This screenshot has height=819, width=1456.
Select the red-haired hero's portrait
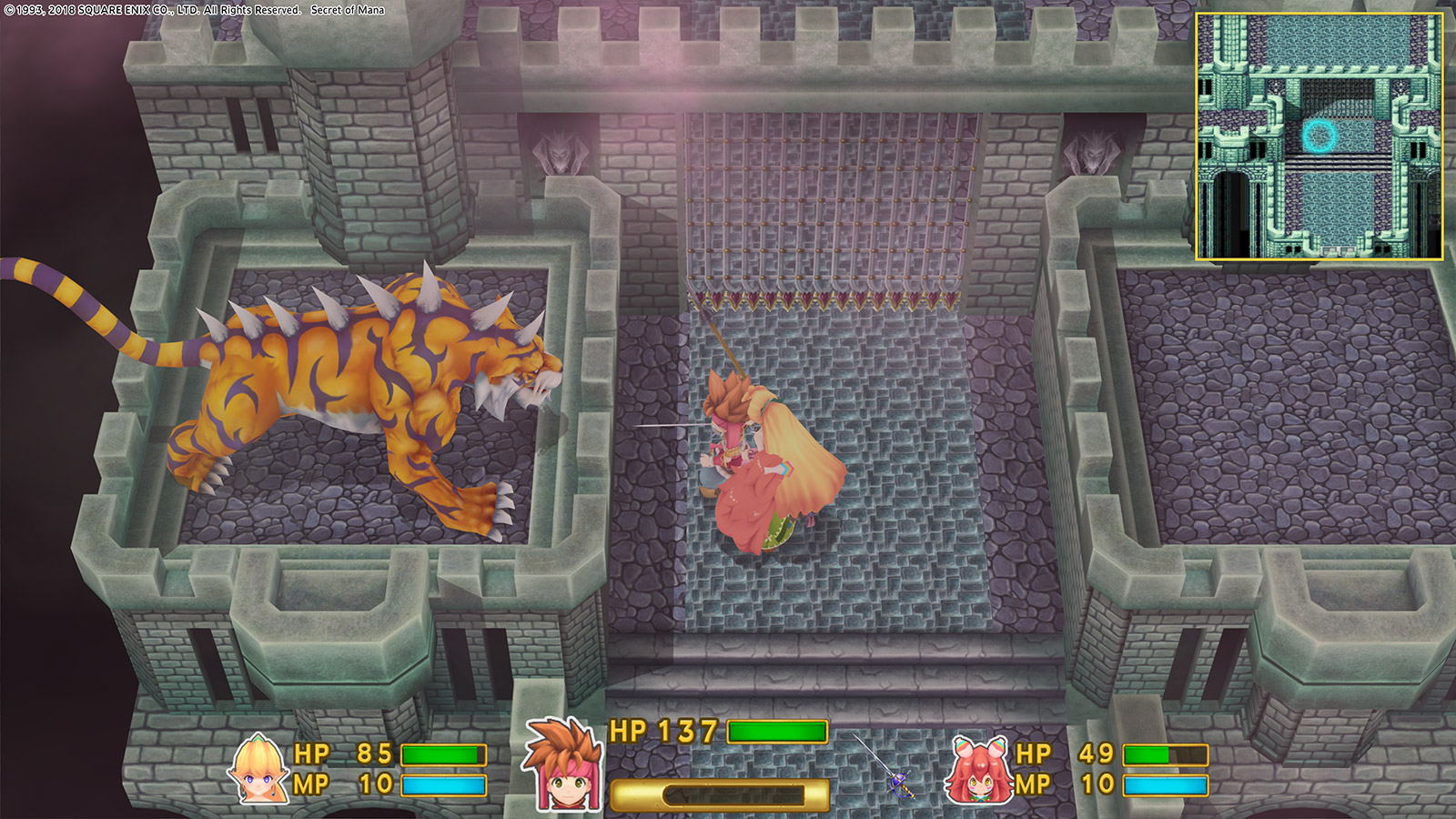tap(561, 767)
